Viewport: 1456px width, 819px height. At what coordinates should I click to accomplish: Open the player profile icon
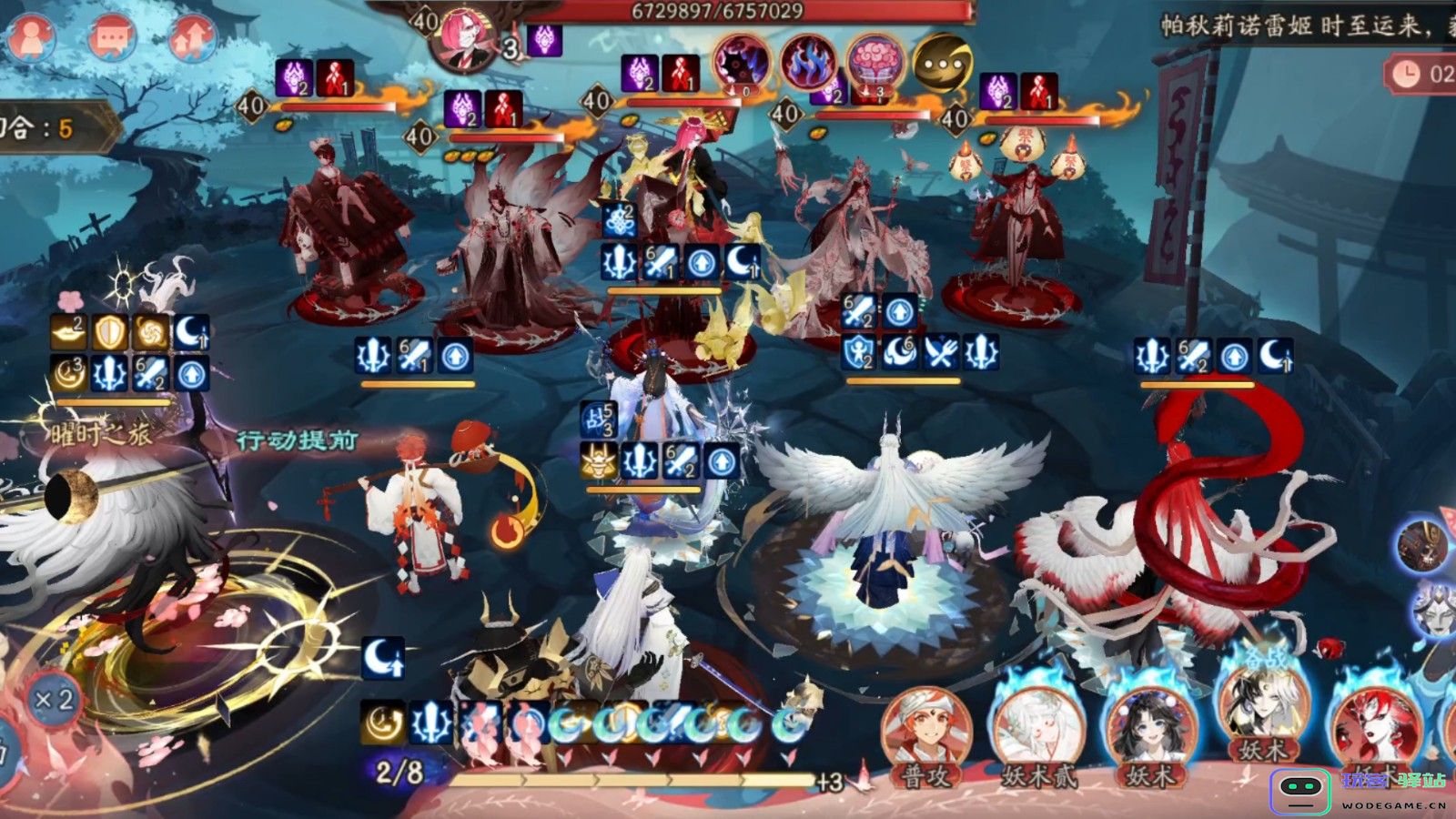[31, 36]
